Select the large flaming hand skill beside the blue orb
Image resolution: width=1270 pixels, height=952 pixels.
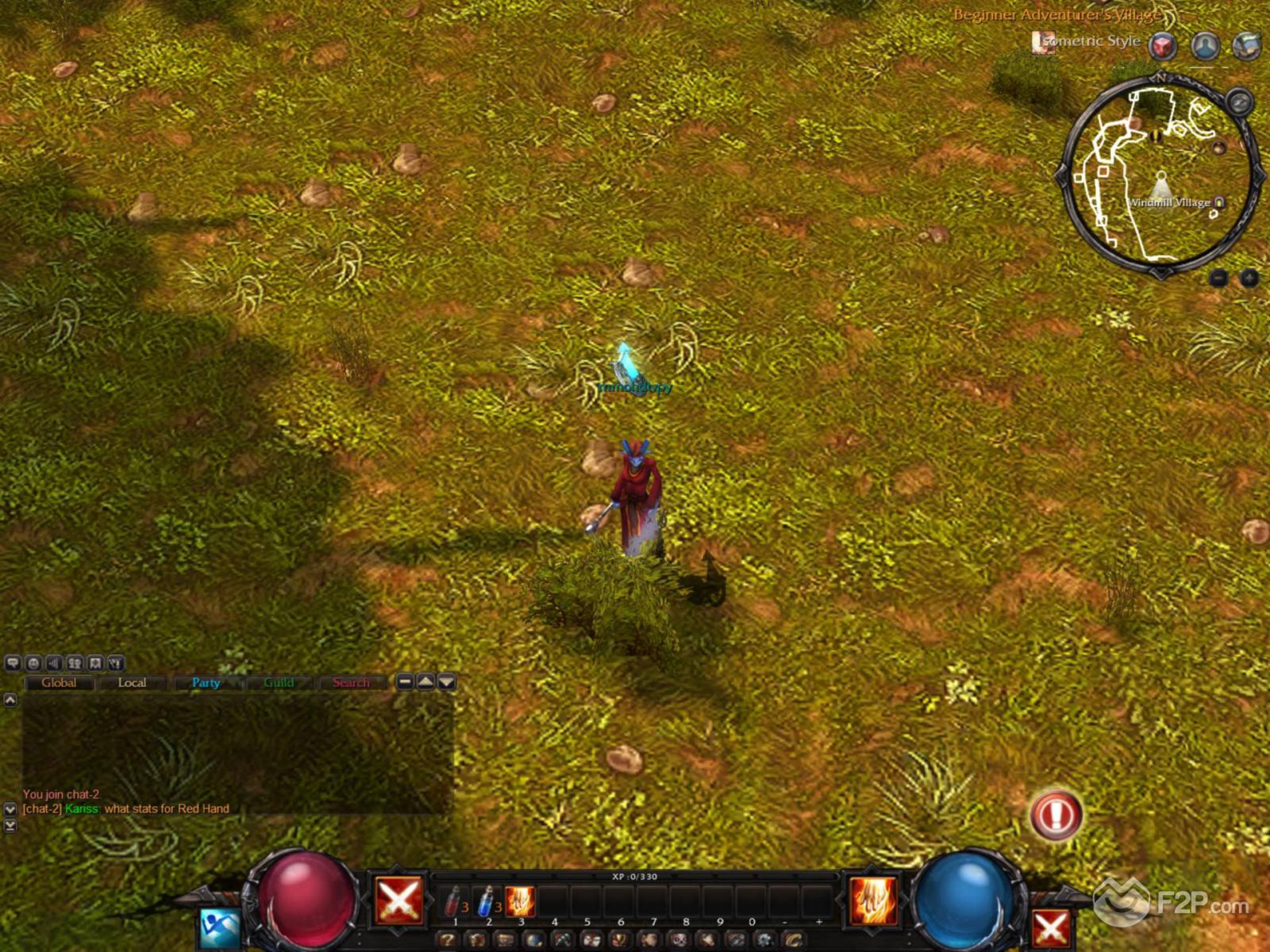click(873, 900)
